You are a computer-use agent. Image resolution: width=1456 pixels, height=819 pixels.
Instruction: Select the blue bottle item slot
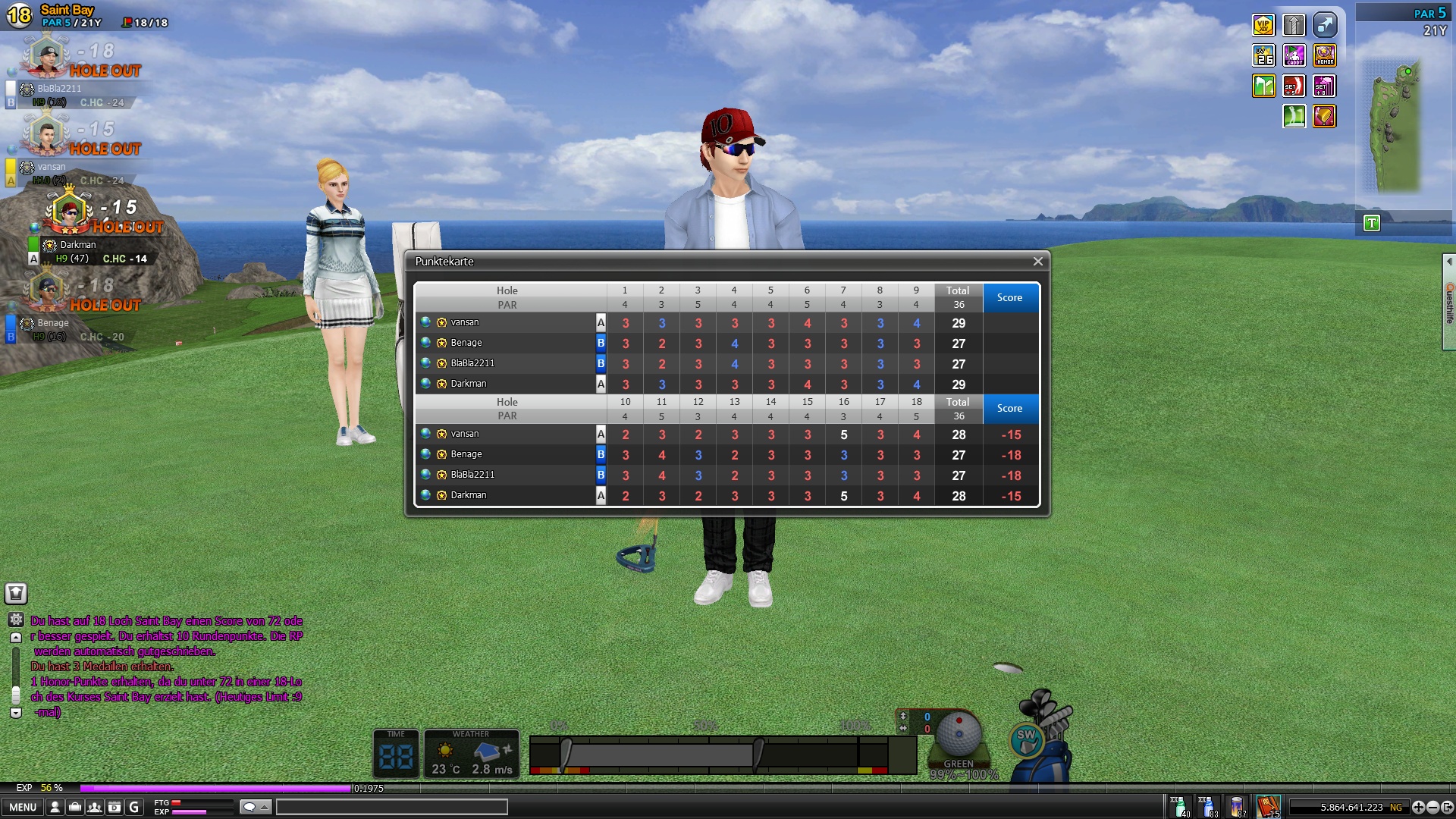1208,806
